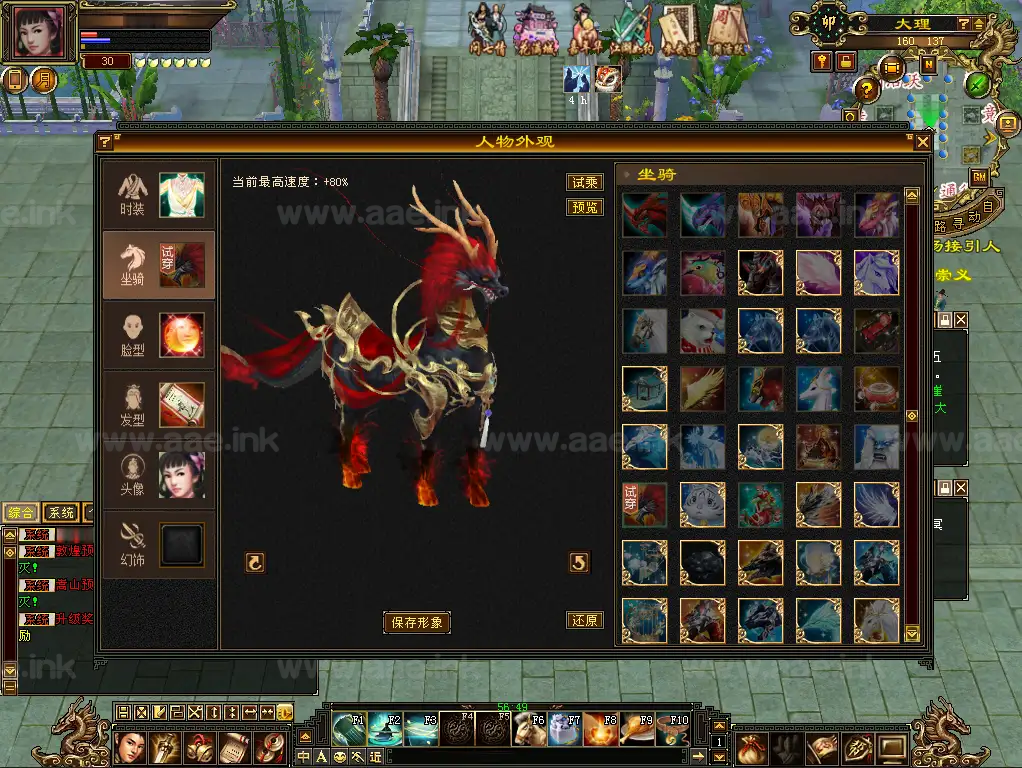Open the appearance window's help question mark
This screenshot has width=1022, height=768.
coord(105,143)
